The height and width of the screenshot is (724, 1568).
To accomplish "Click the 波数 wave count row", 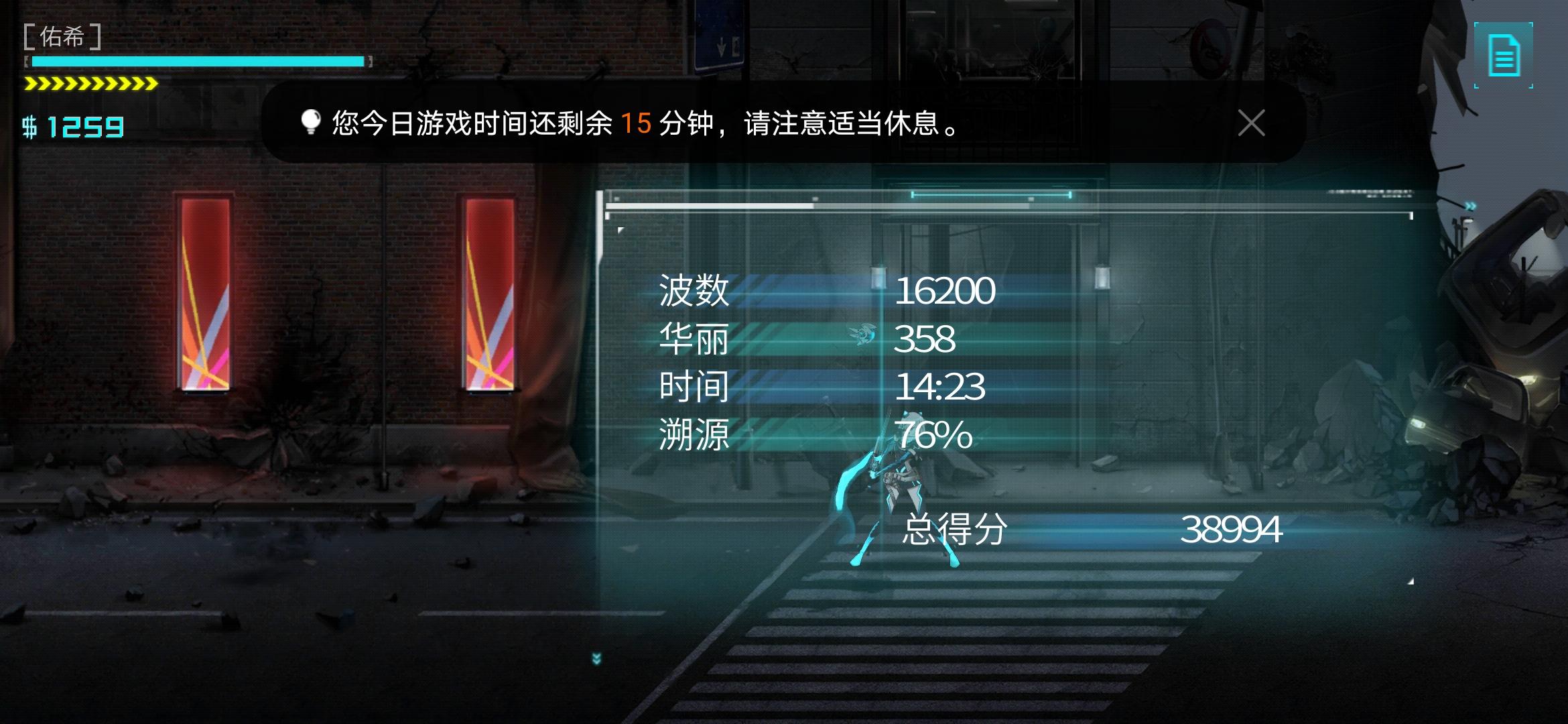I will (694, 290).
